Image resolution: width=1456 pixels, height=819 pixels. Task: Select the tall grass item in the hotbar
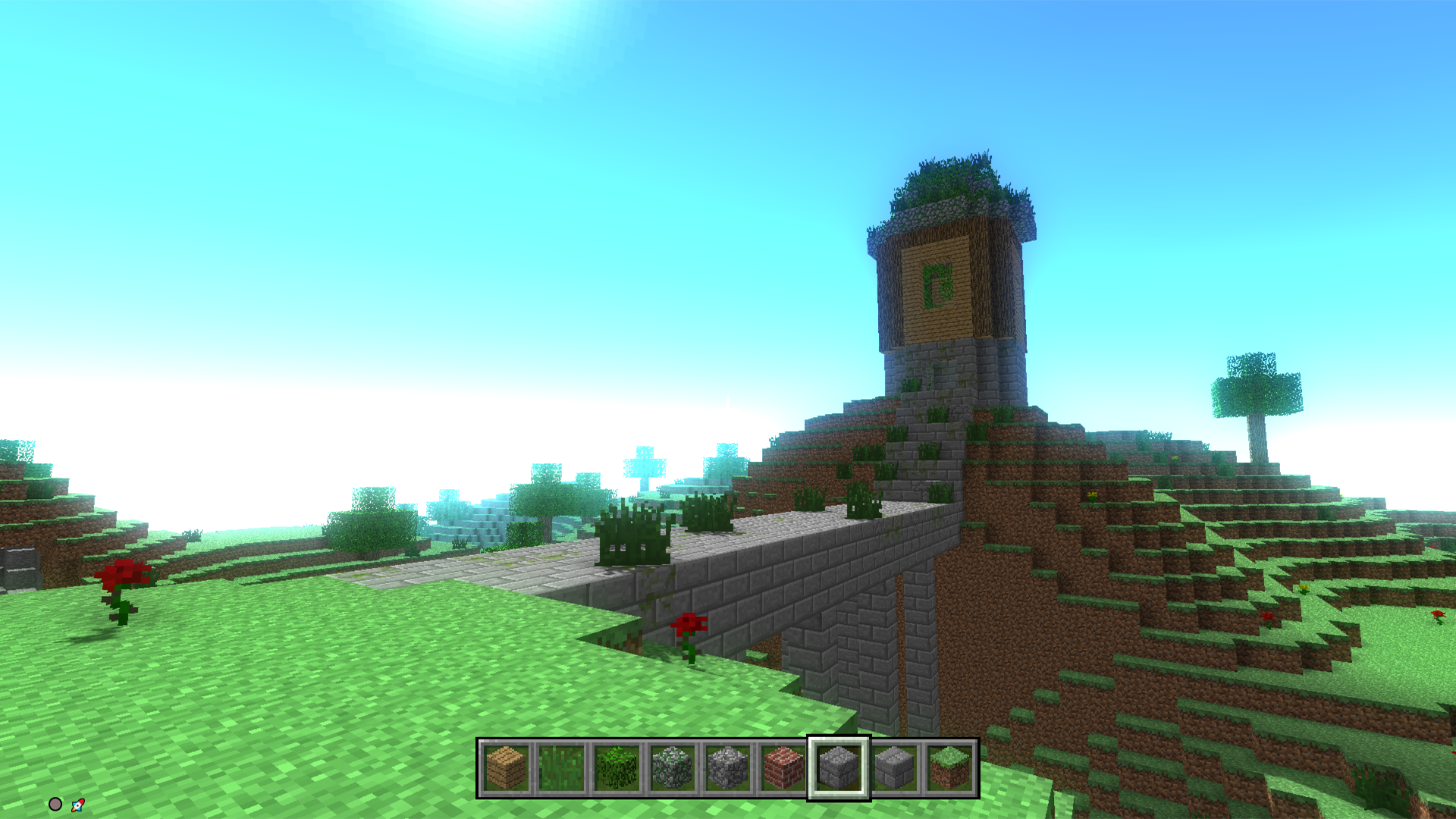tap(561, 770)
